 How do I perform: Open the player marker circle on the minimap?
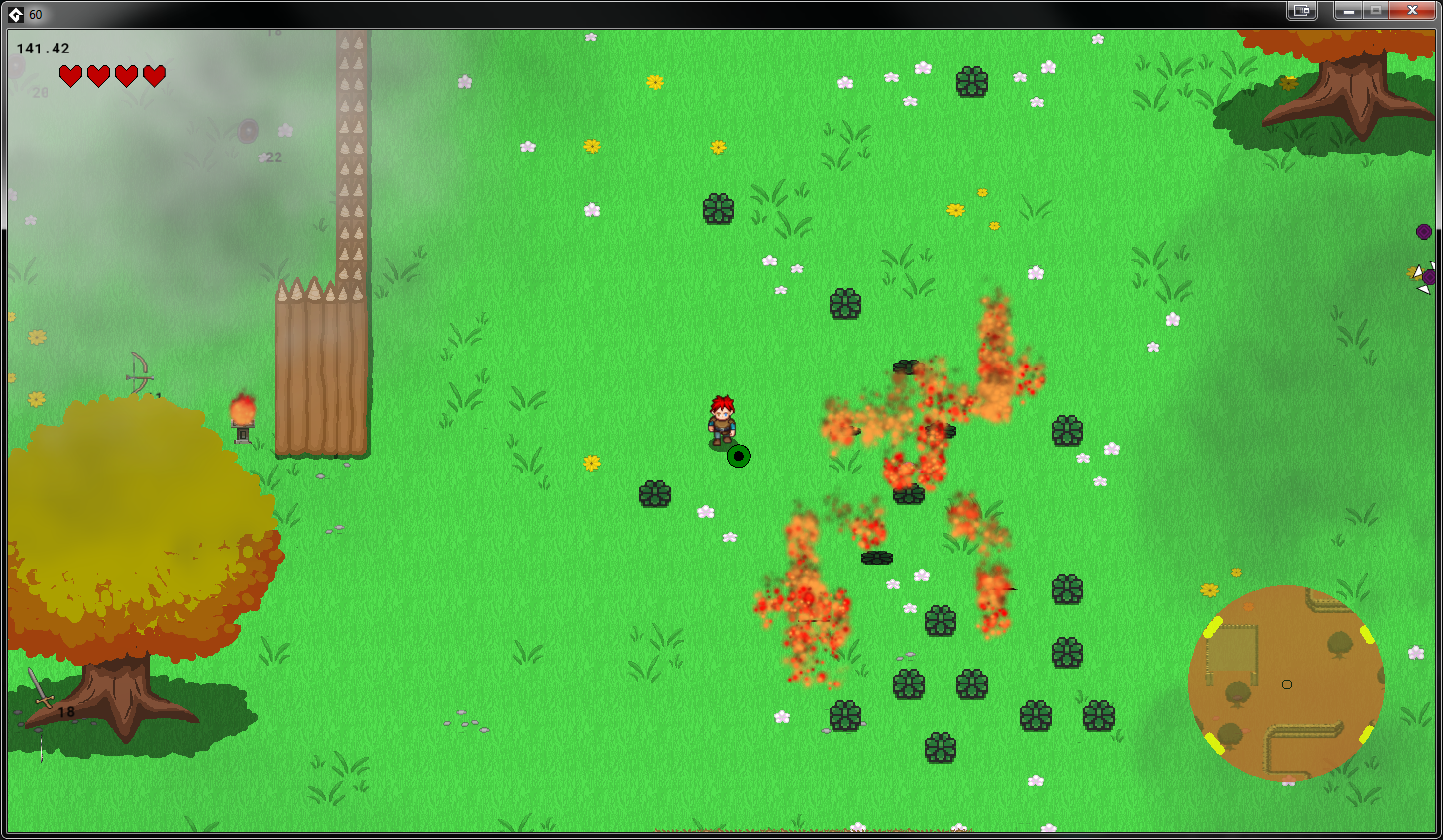click(1288, 683)
